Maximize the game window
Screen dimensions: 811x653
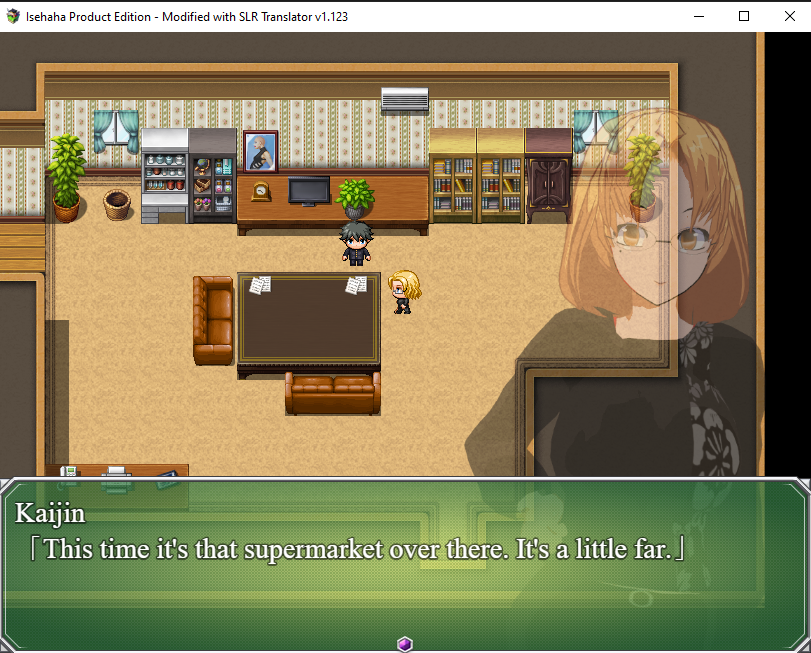click(x=743, y=16)
